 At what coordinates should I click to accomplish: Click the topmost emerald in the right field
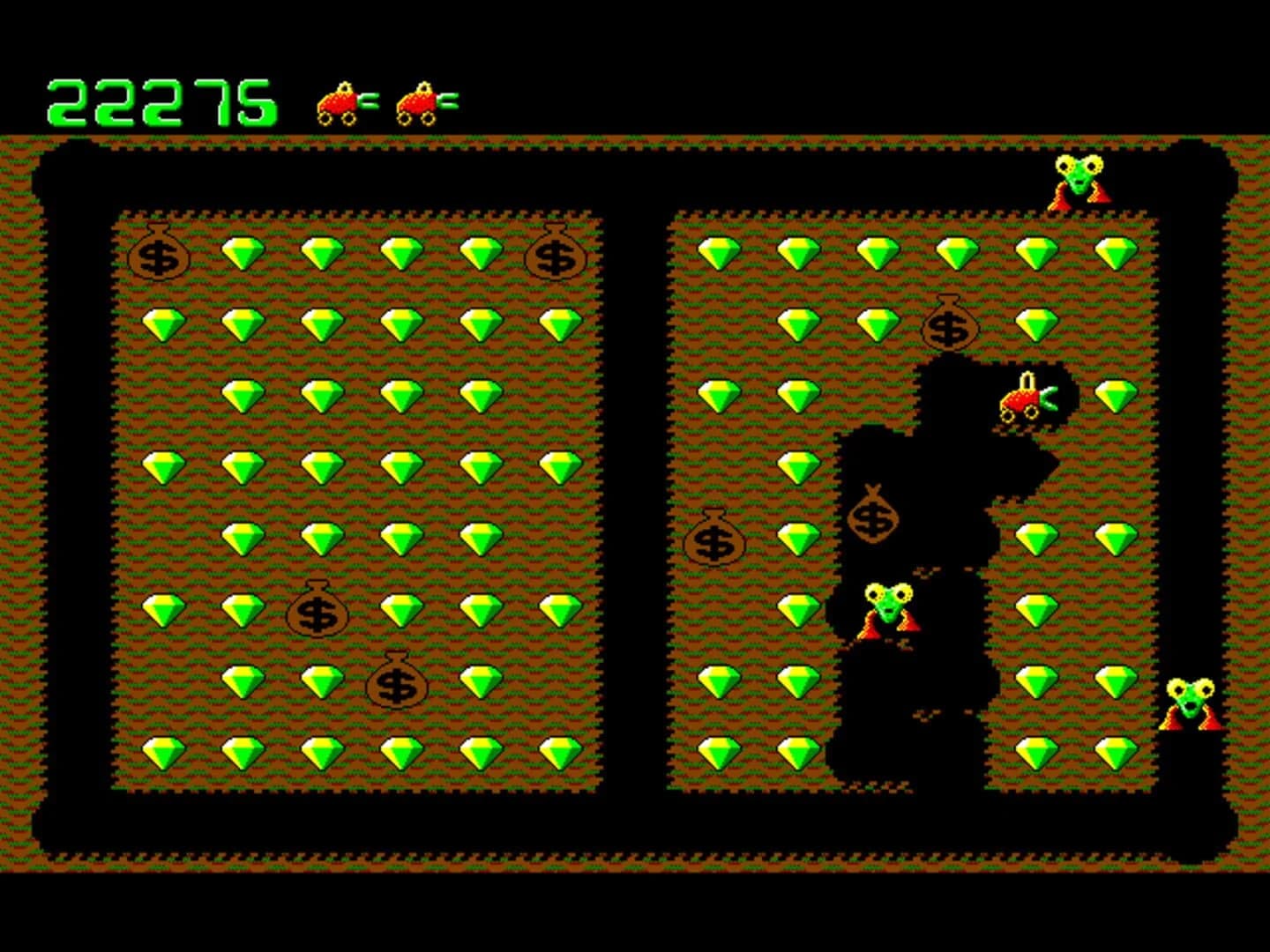tap(718, 254)
